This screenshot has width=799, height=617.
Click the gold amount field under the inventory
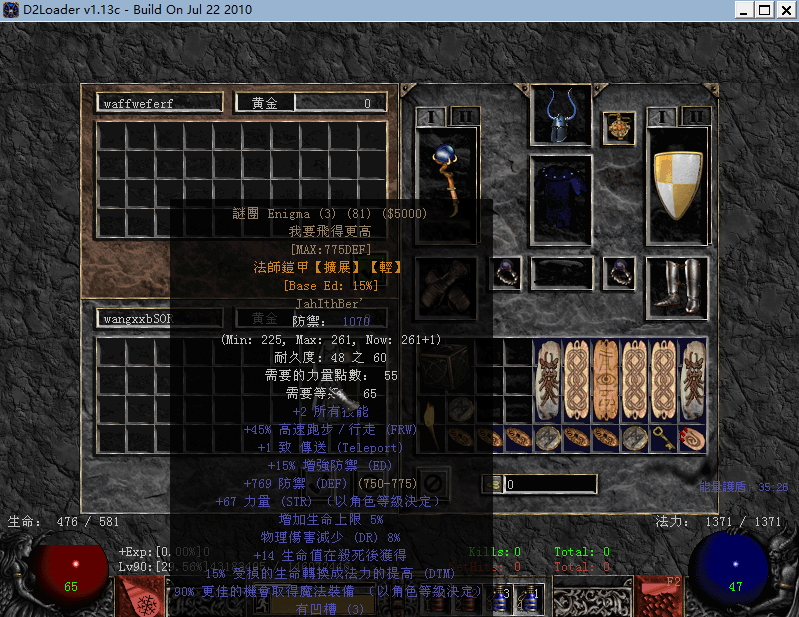(x=550, y=484)
